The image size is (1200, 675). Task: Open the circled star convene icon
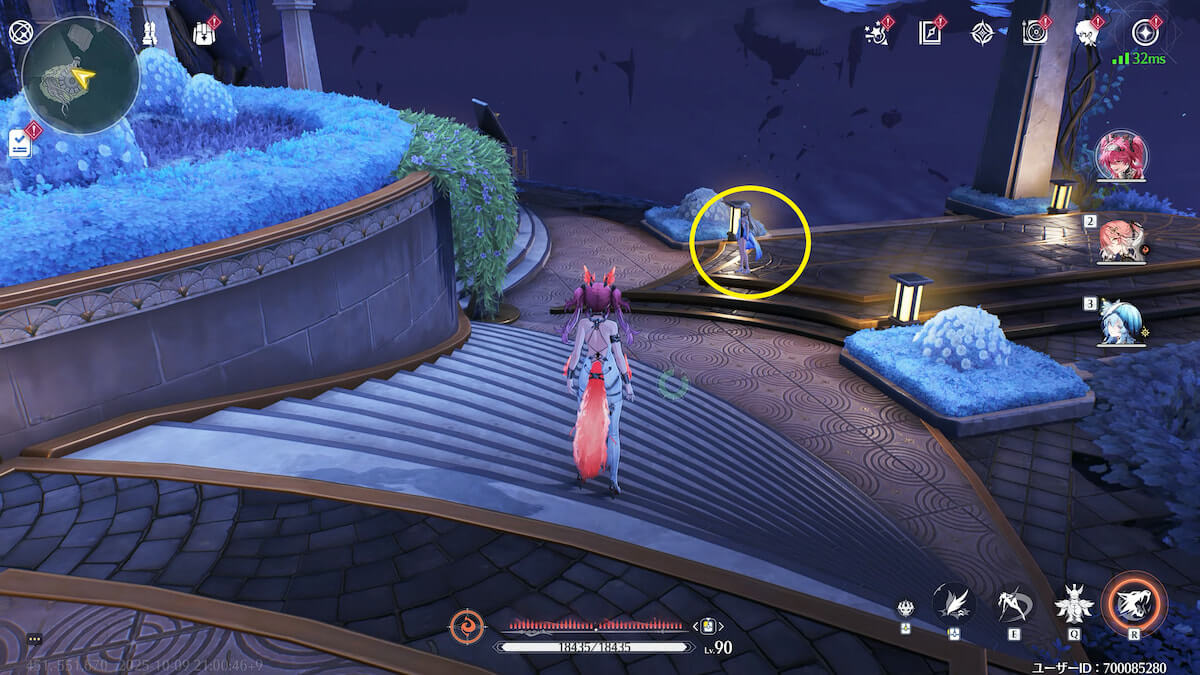(1144, 32)
